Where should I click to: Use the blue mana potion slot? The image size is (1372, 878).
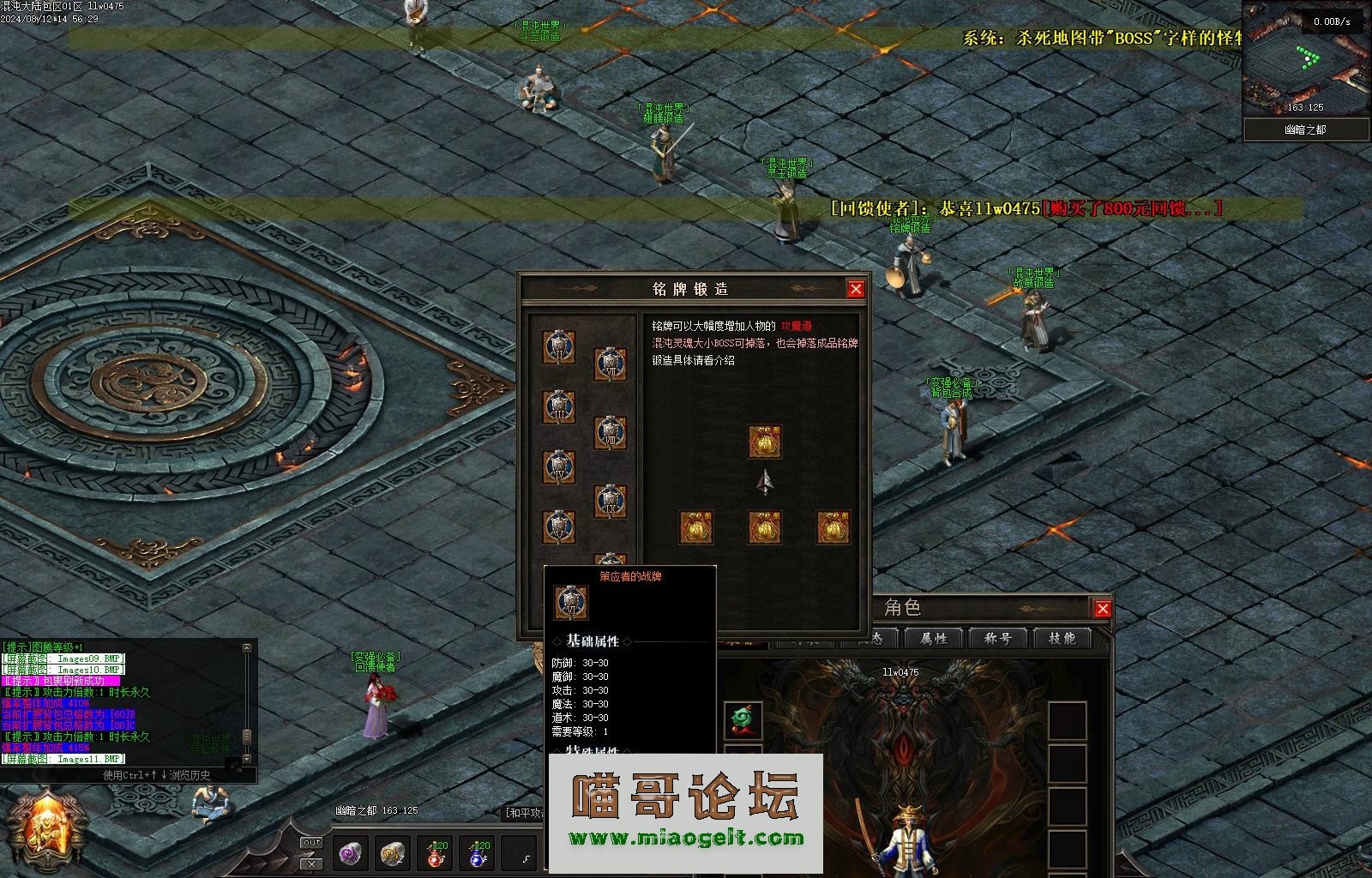tap(478, 852)
